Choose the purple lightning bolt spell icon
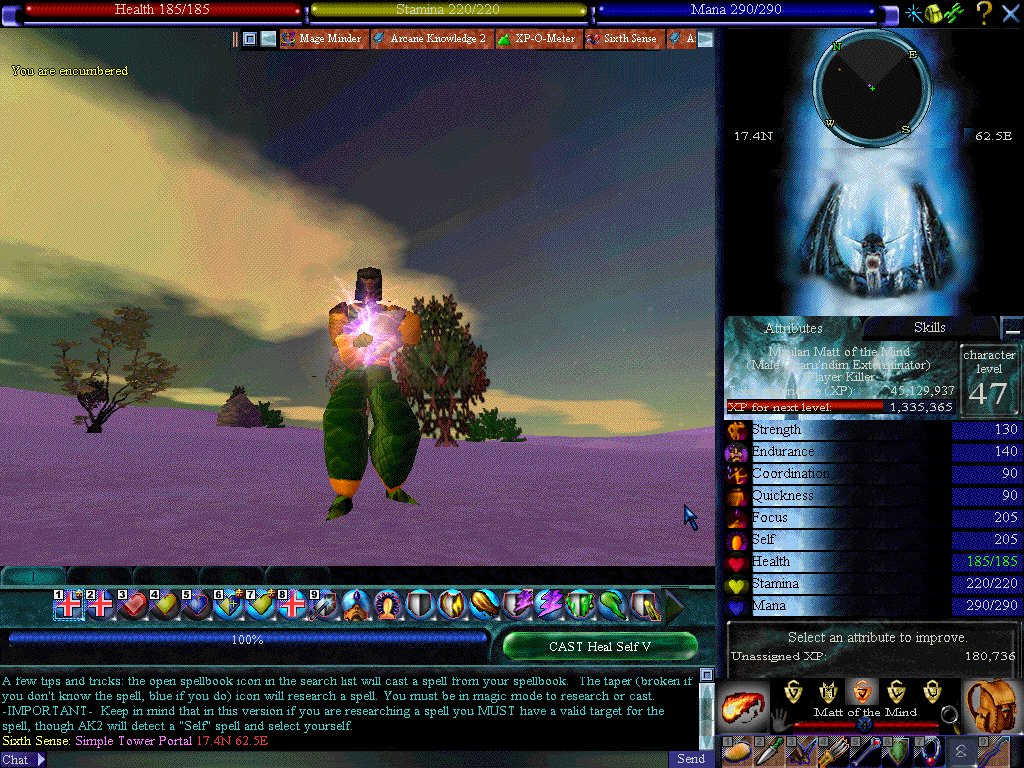 point(548,604)
